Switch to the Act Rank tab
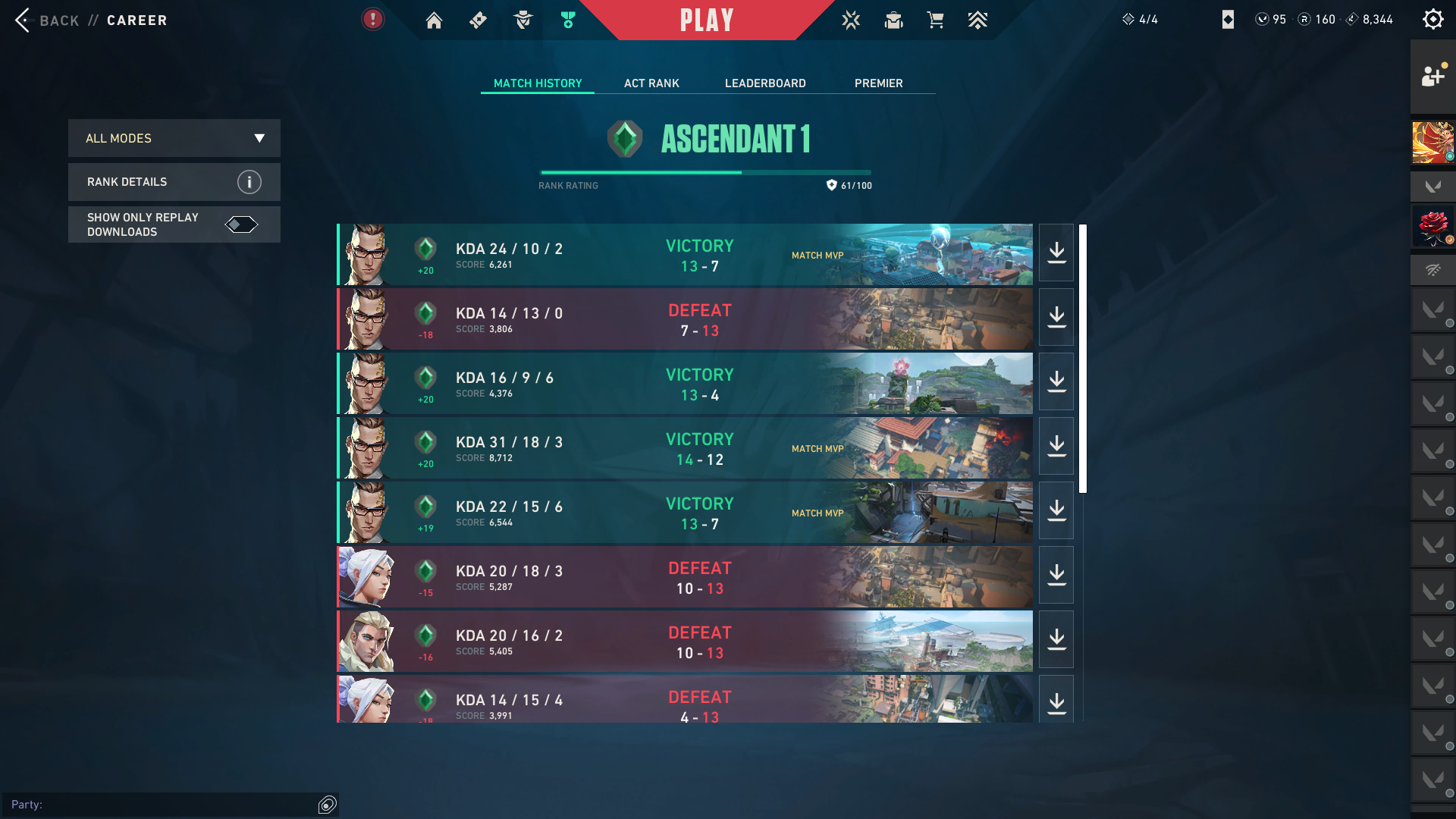This screenshot has width=1456, height=819. click(651, 83)
